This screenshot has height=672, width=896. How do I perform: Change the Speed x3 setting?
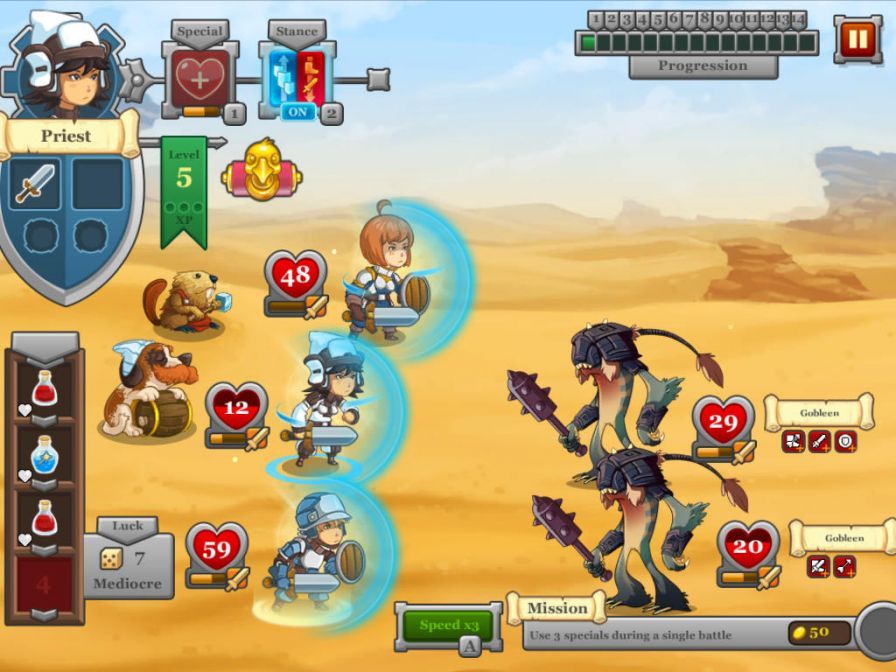coord(447,626)
